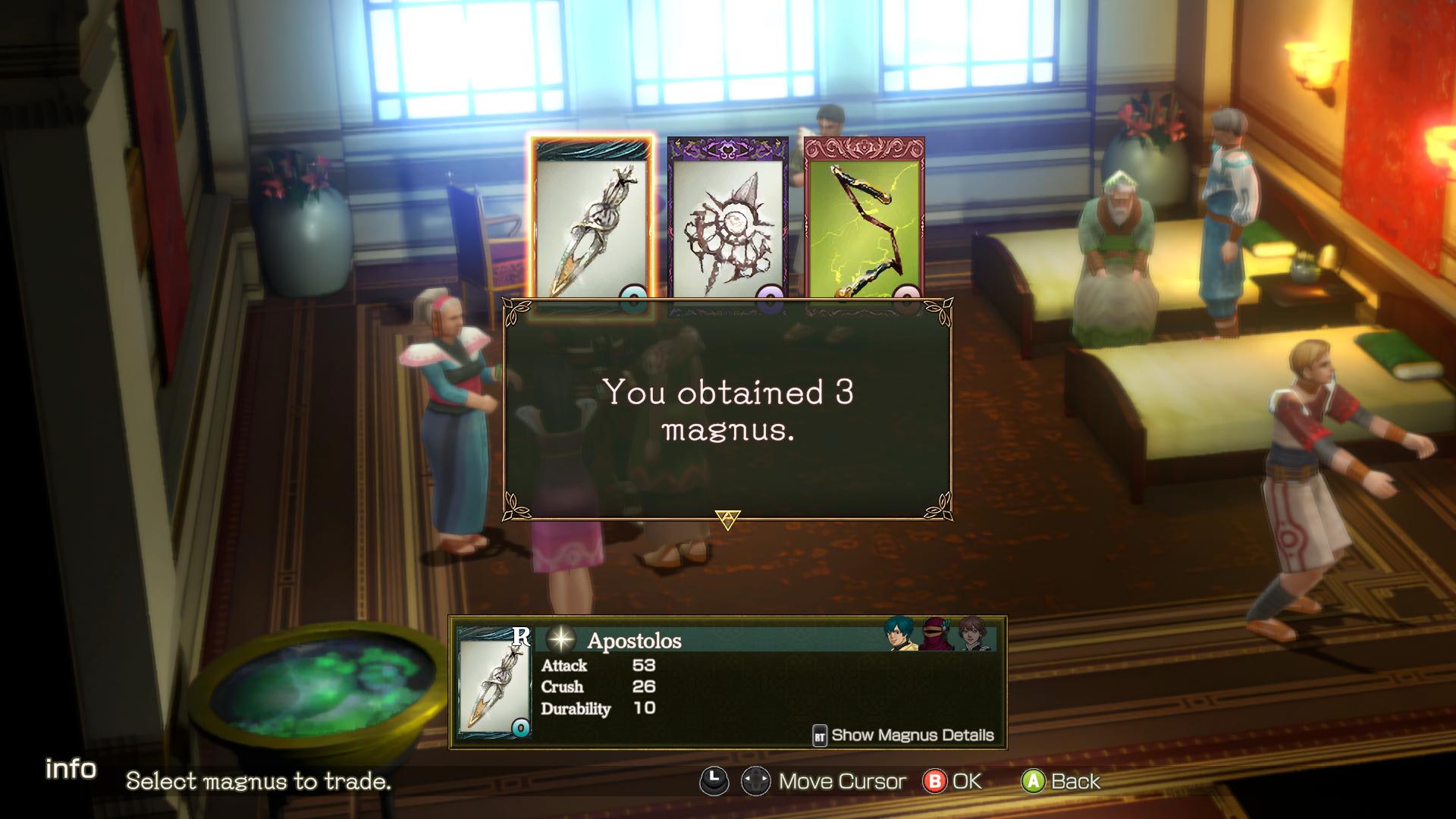Confirm with the OK option
This screenshot has height=819, width=1456.
(x=952, y=781)
